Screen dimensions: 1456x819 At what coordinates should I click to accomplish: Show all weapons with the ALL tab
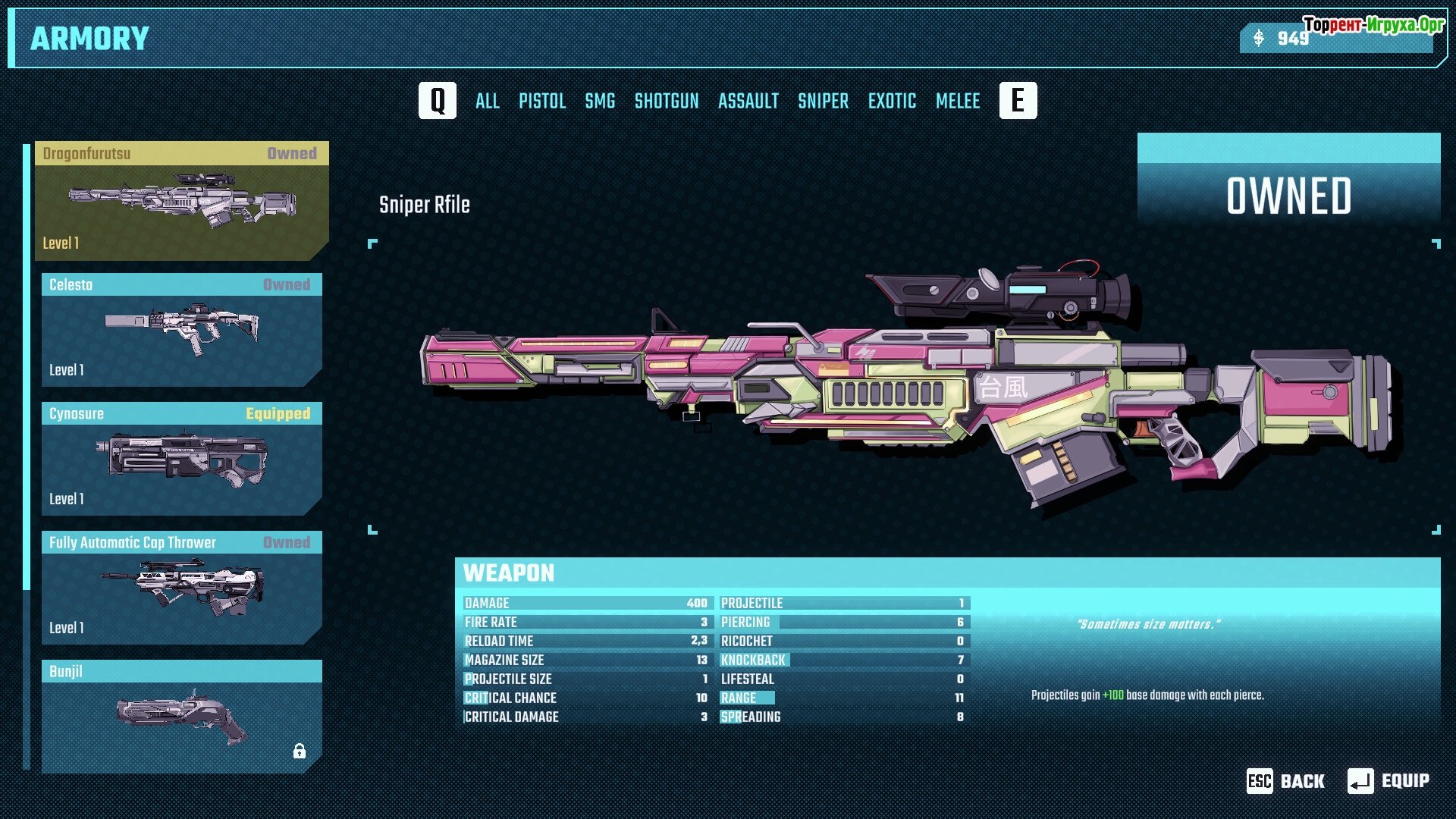[487, 101]
